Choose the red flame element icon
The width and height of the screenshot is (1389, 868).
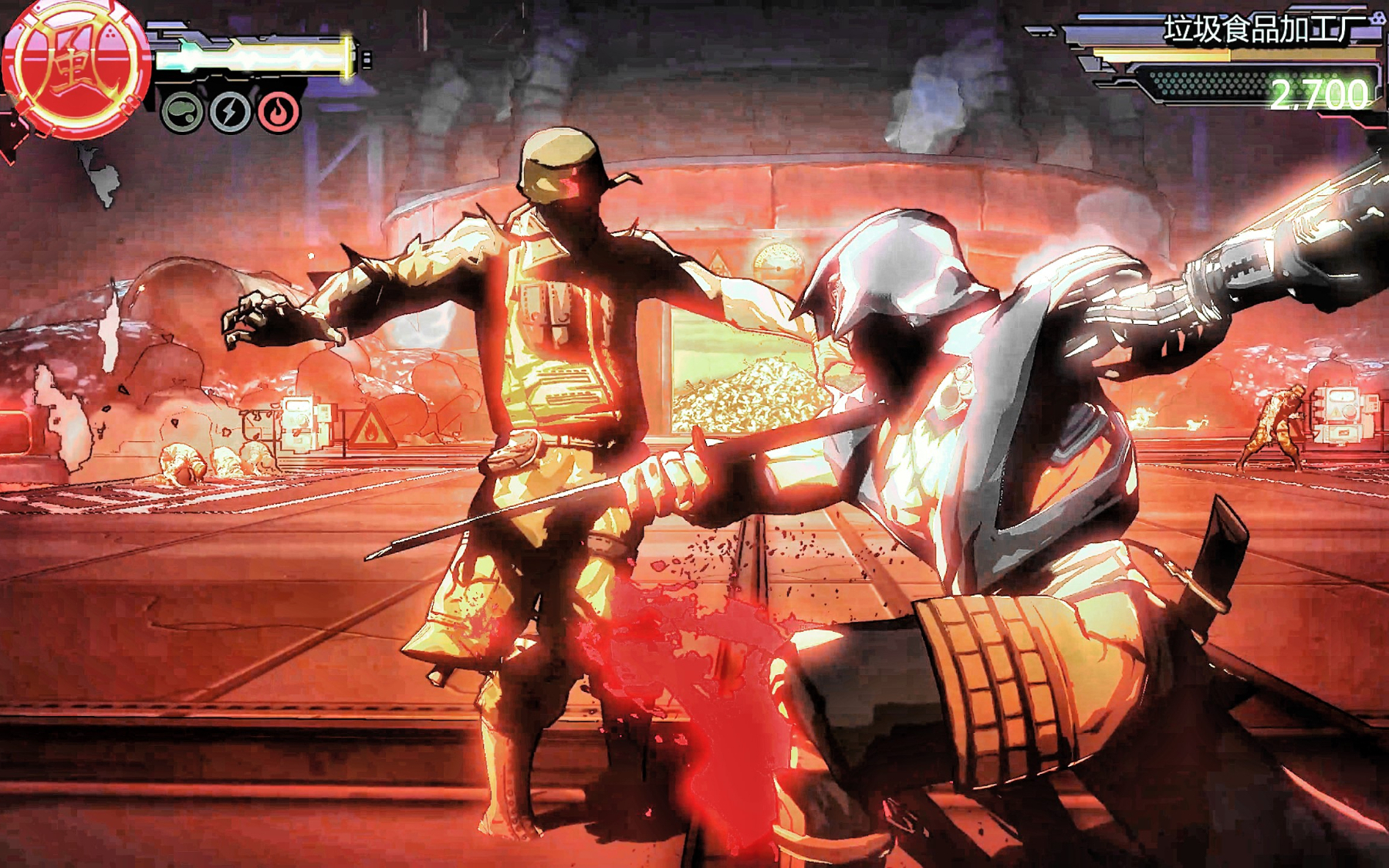click(279, 113)
